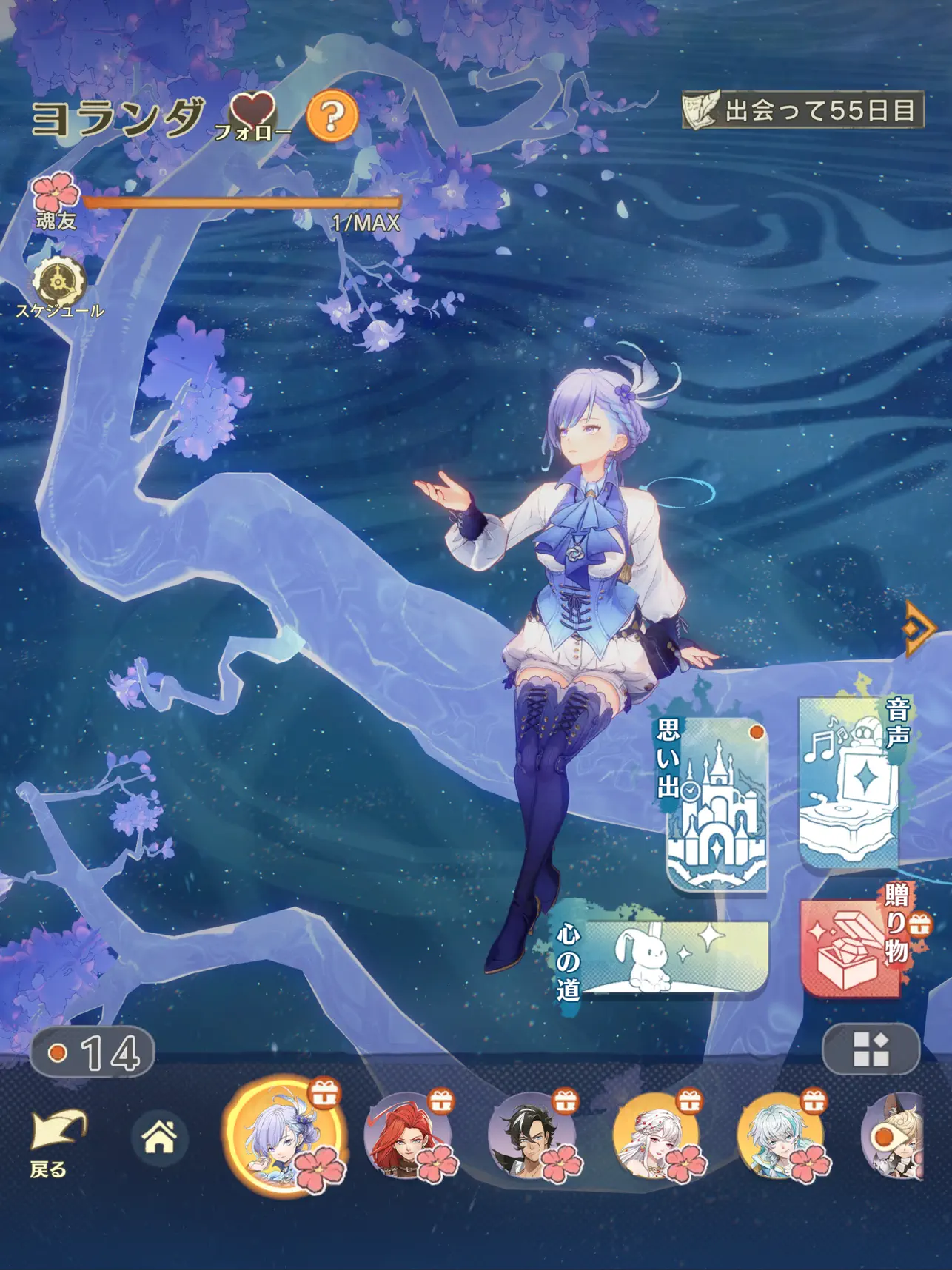Screen dimensions: 952x1270
Task: Open the grid view button
Action: coord(871,1049)
